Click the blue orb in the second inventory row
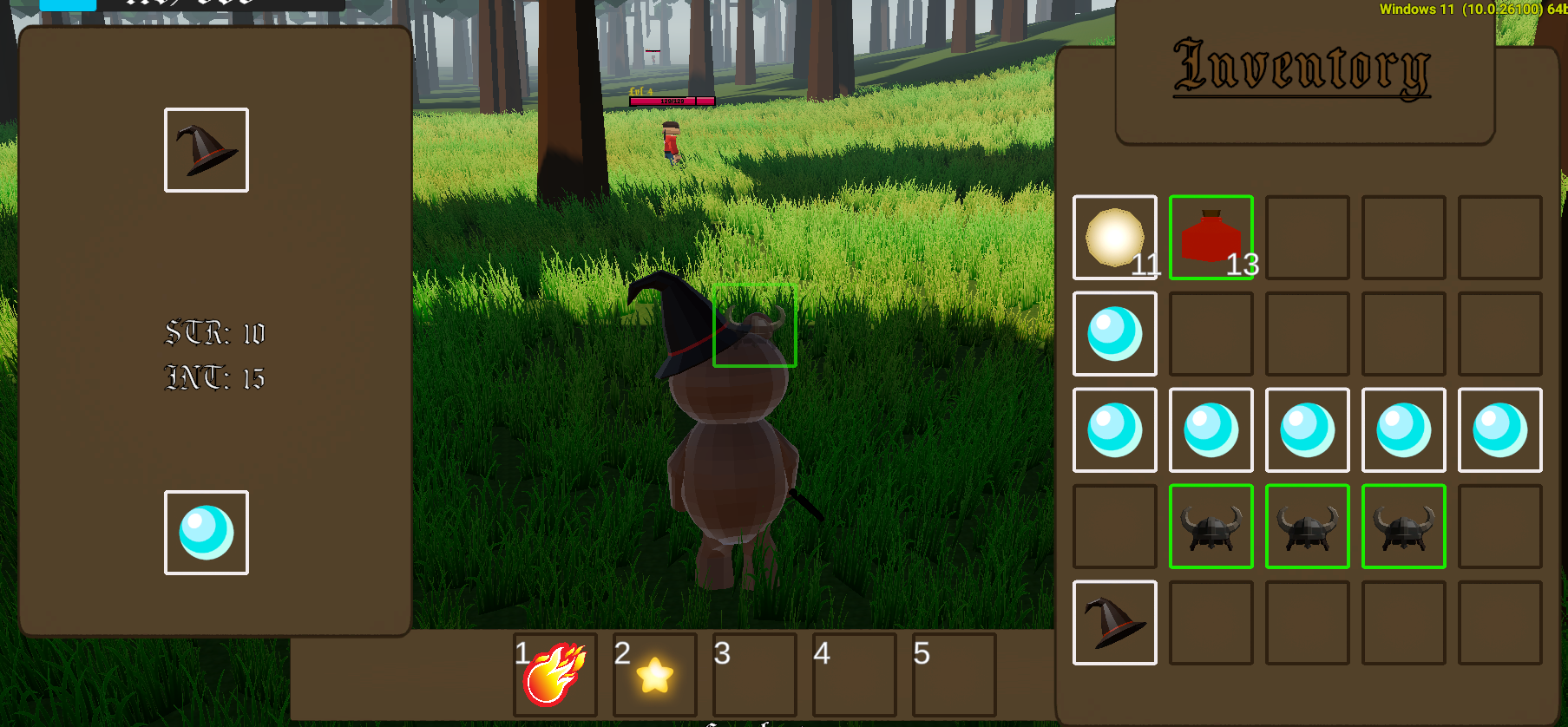Viewport: 1568px width, 727px height. (x=1115, y=333)
